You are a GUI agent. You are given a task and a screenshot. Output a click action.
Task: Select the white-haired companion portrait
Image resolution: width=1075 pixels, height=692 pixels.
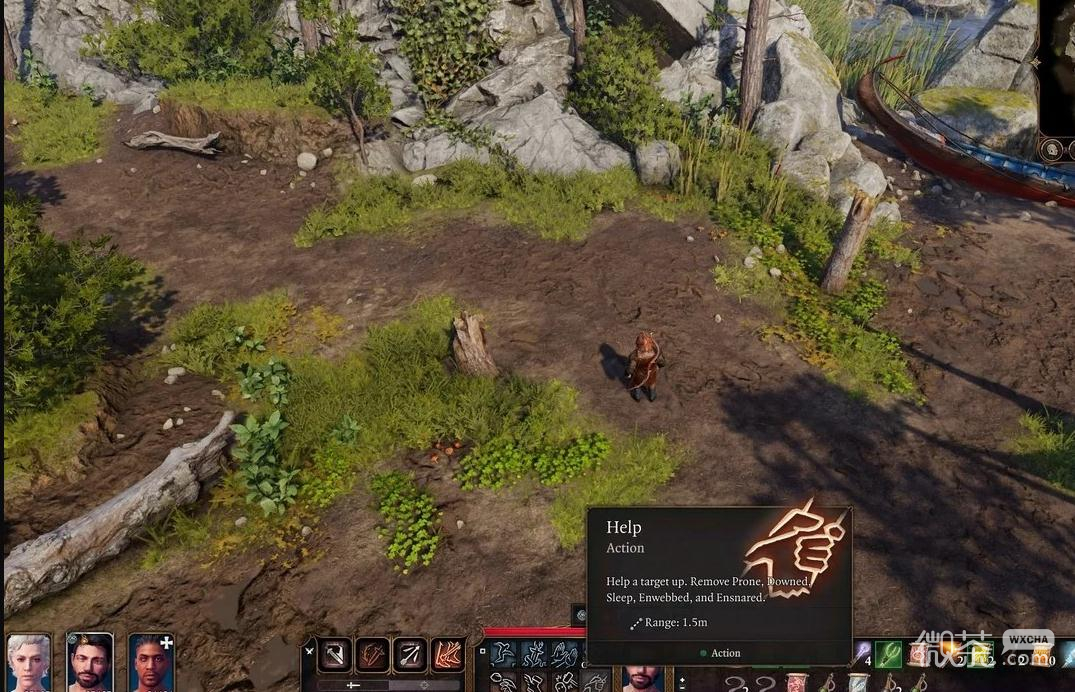(x=29, y=662)
